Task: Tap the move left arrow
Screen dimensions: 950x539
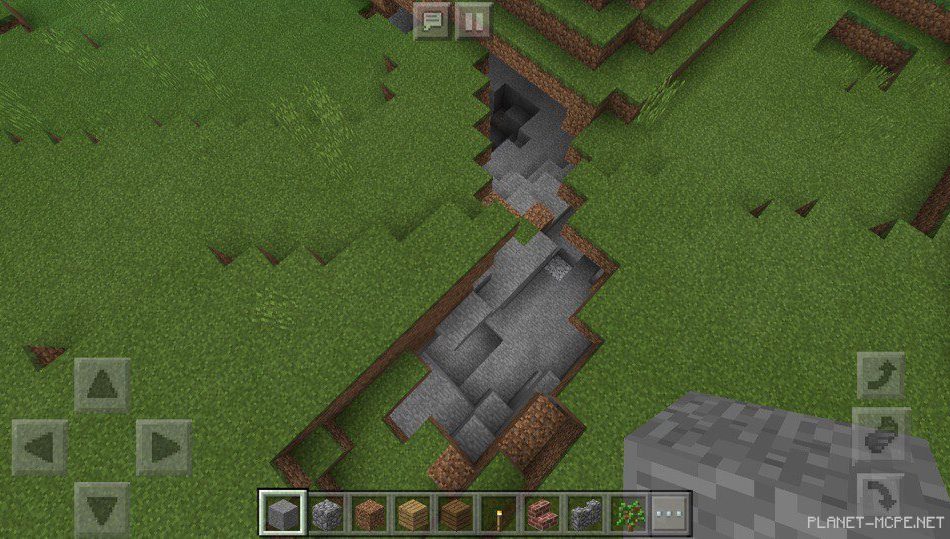Action: [40, 447]
